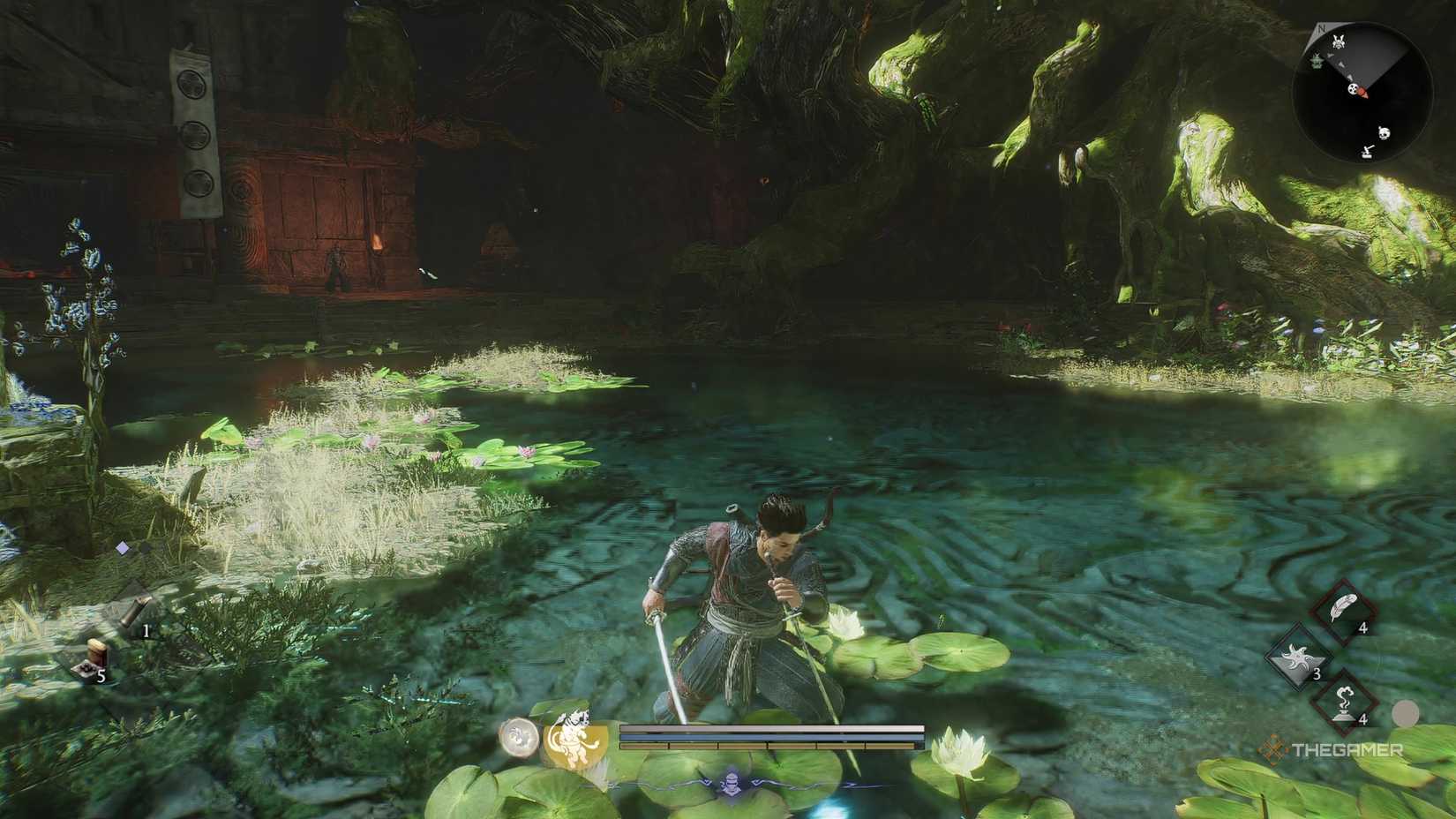
Task: Select the N compass marker on the minimap
Action: (x=1321, y=29)
